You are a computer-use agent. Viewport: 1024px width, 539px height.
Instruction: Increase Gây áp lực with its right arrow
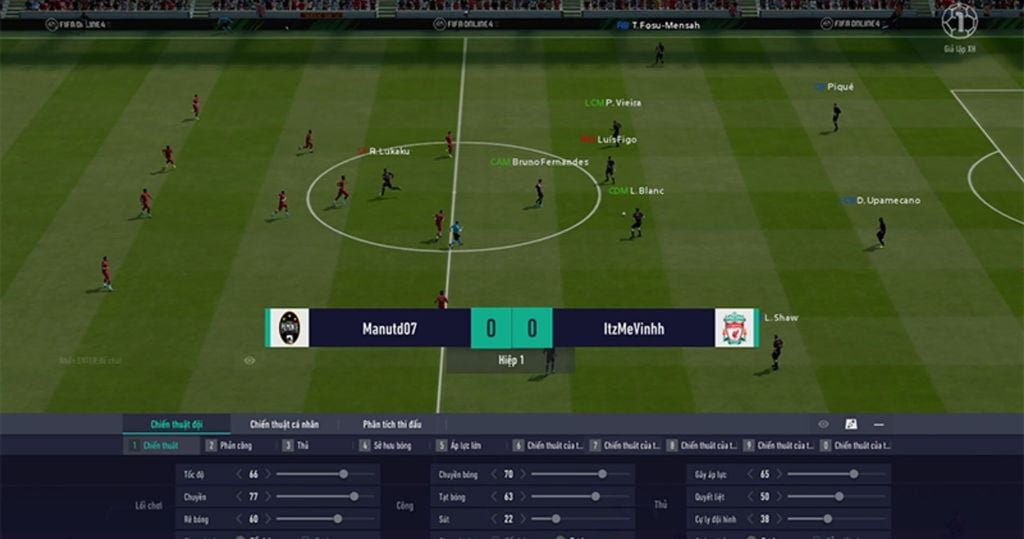pos(778,474)
